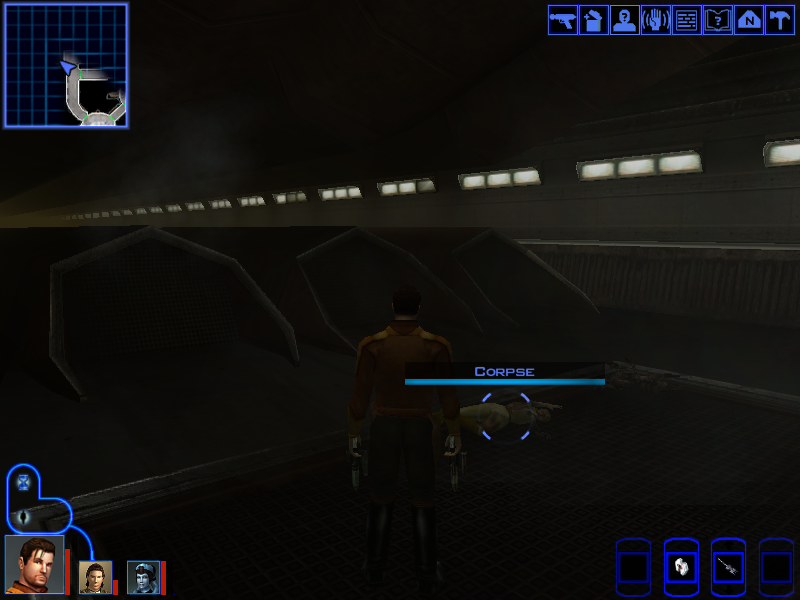
Task: Open the Map screen with the N icon
Action: coord(748,20)
